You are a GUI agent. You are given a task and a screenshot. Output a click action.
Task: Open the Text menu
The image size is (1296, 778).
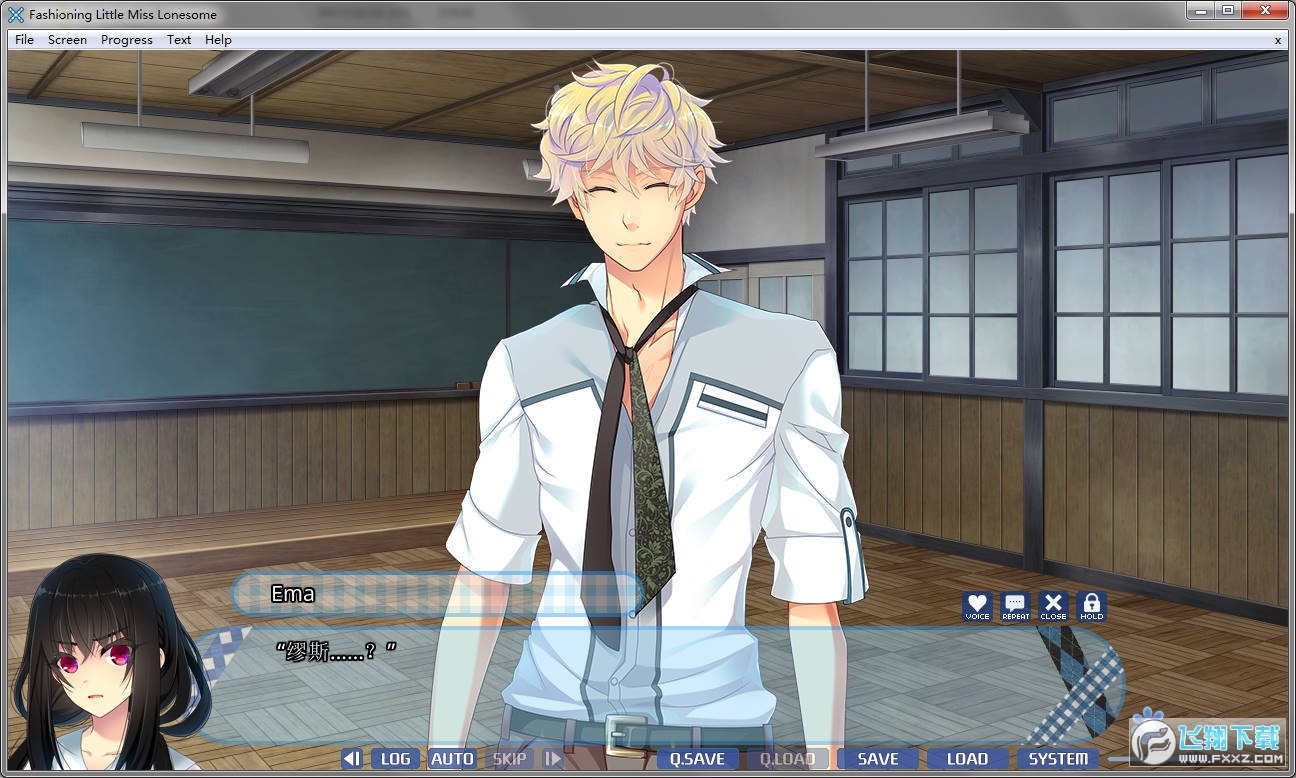(x=179, y=40)
